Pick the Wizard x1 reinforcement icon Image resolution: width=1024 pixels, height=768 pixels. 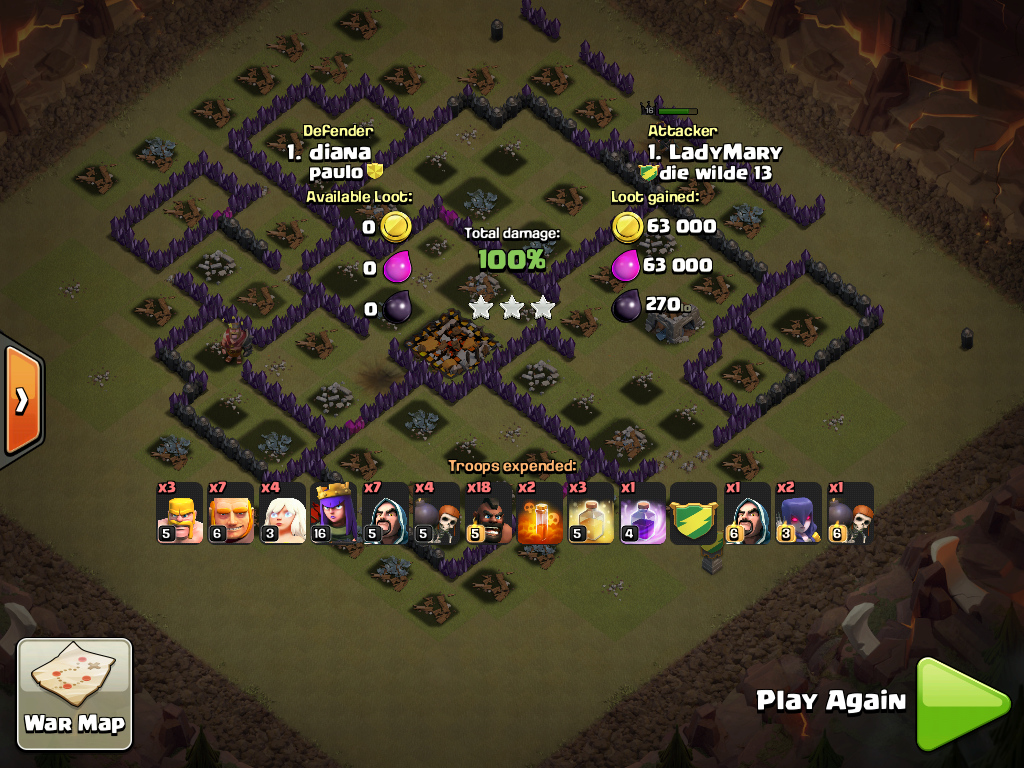[x=746, y=514]
